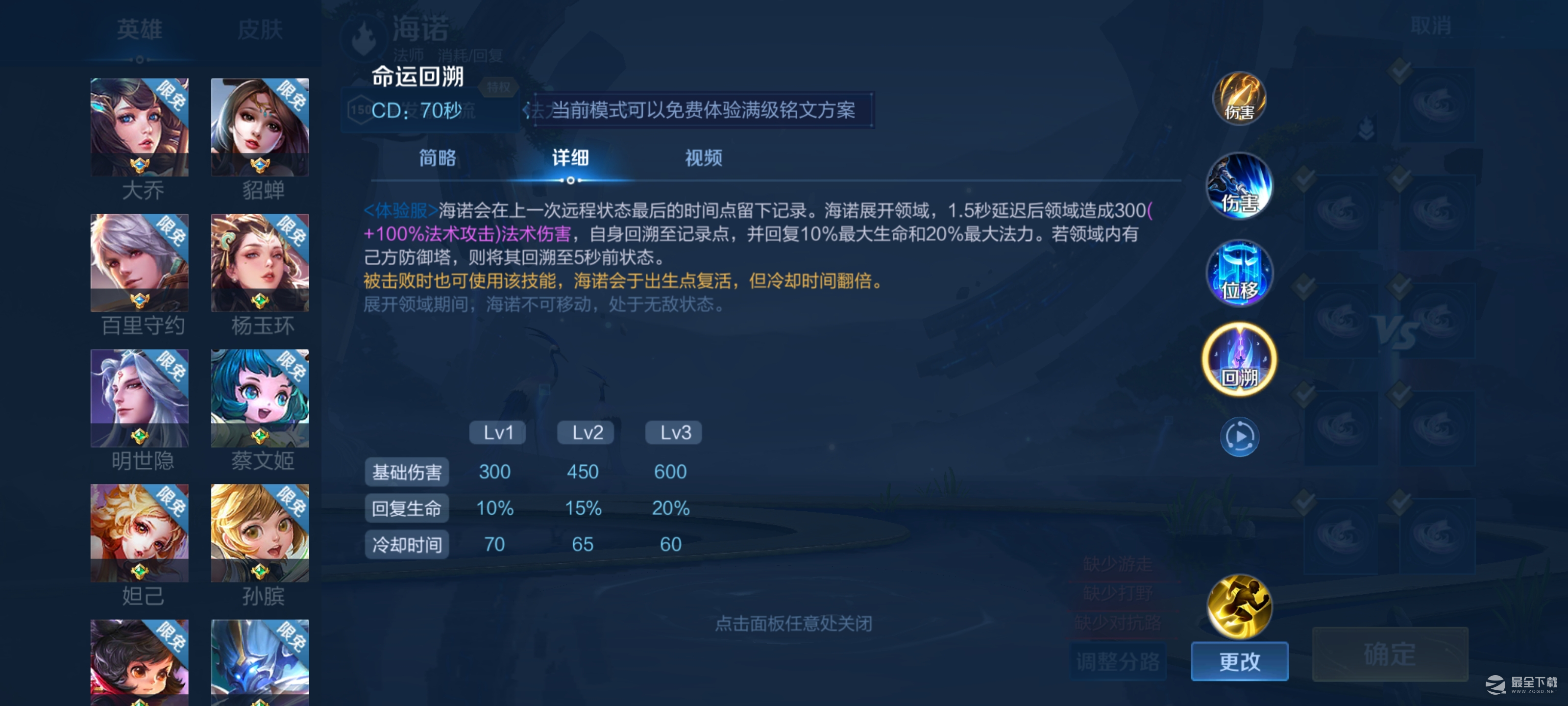
Task: Select hero portrait 妲己
Action: (x=139, y=533)
